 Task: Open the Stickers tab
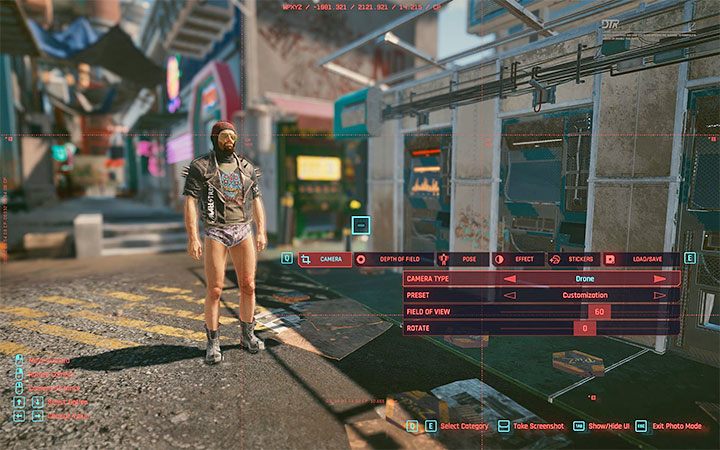pyautogui.click(x=573, y=258)
